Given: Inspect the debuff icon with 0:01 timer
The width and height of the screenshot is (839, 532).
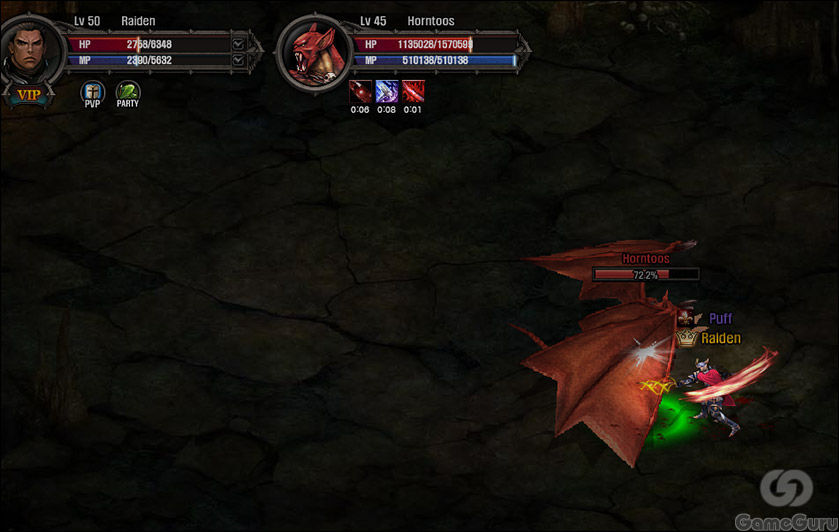Looking at the screenshot, I should tap(413, 92).
